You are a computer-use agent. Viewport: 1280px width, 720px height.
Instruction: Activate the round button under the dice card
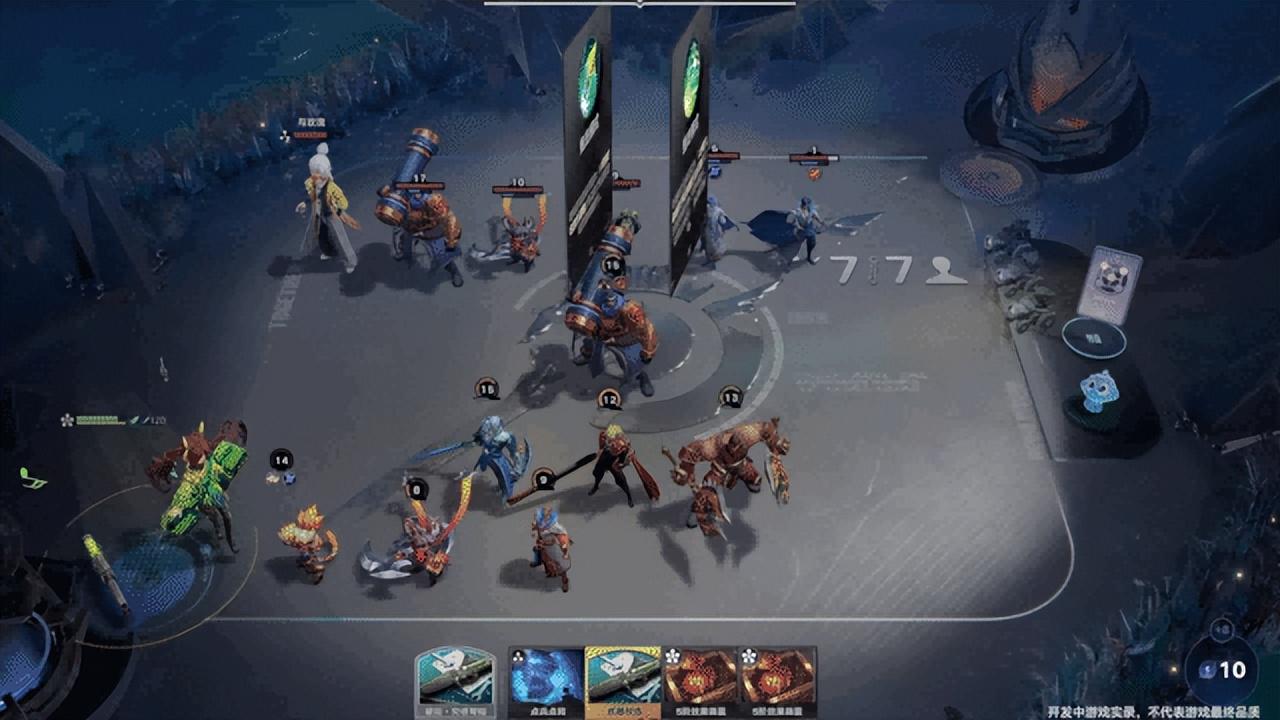[x=1093, y=339]
